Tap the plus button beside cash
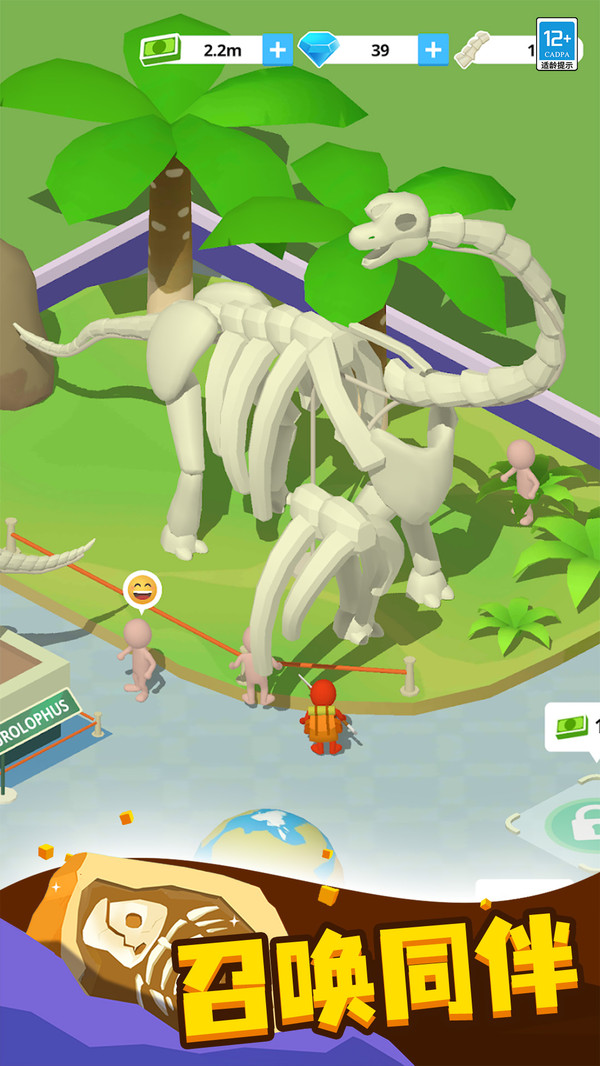This screenshot has height=1066, width=600. tap(277, 50)
